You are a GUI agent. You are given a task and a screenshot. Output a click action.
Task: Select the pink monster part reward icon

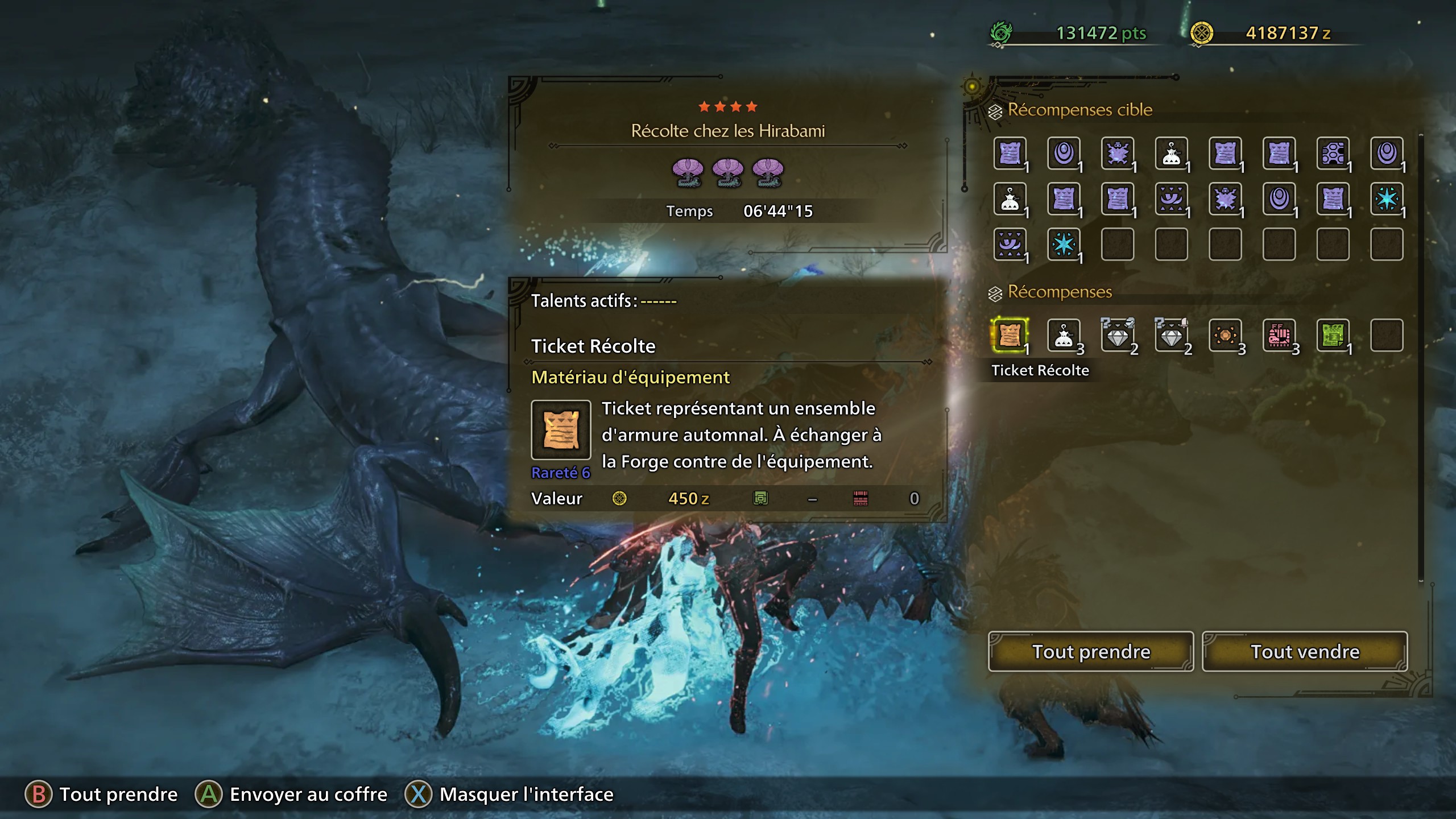coord(1280,336)
